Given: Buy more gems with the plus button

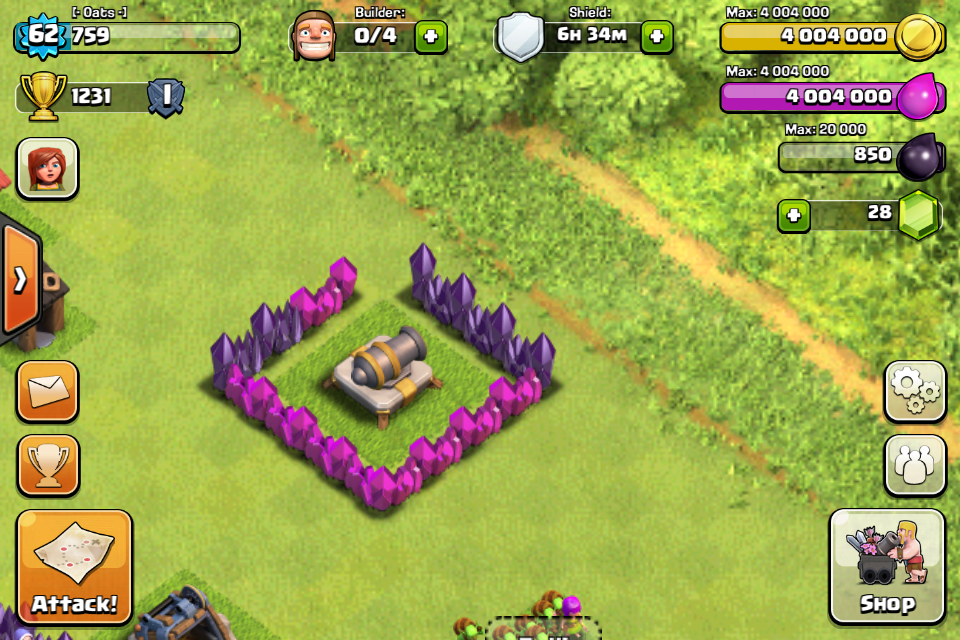Looking at the screenshot, I should click(x=794, y=215).
